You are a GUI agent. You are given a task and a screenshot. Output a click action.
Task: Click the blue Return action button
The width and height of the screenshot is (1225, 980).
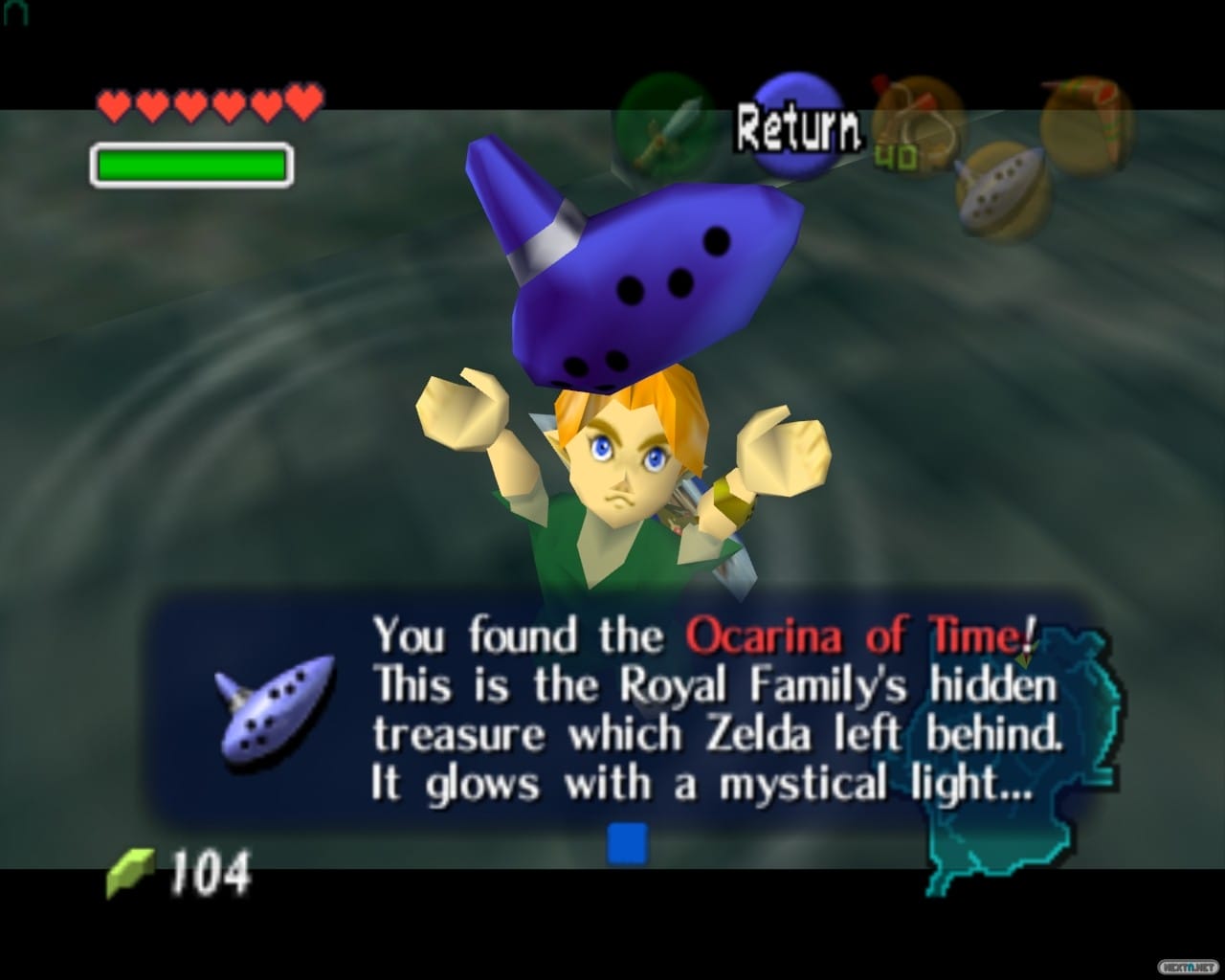796,126
